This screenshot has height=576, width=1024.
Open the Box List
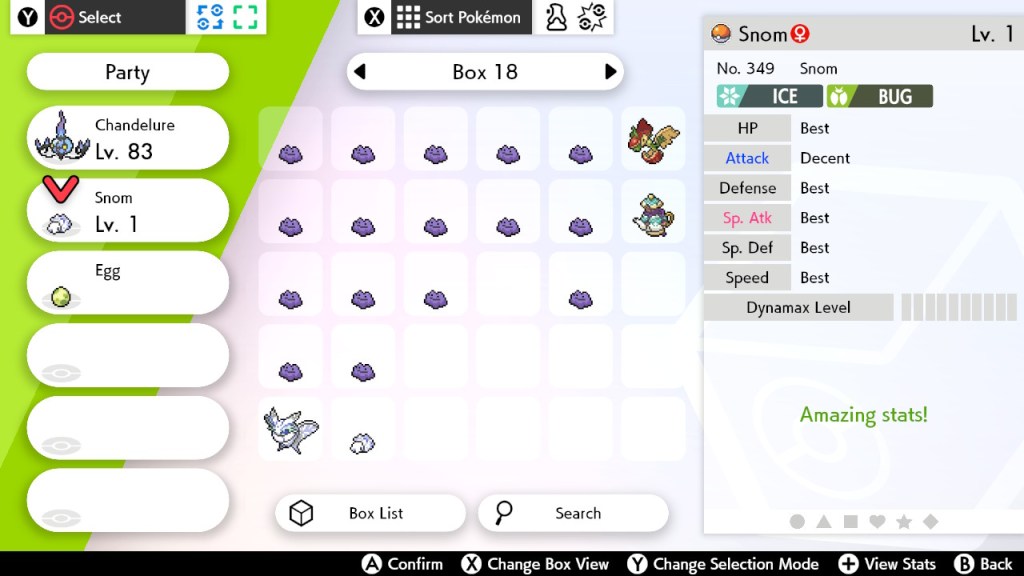point(370,513)
